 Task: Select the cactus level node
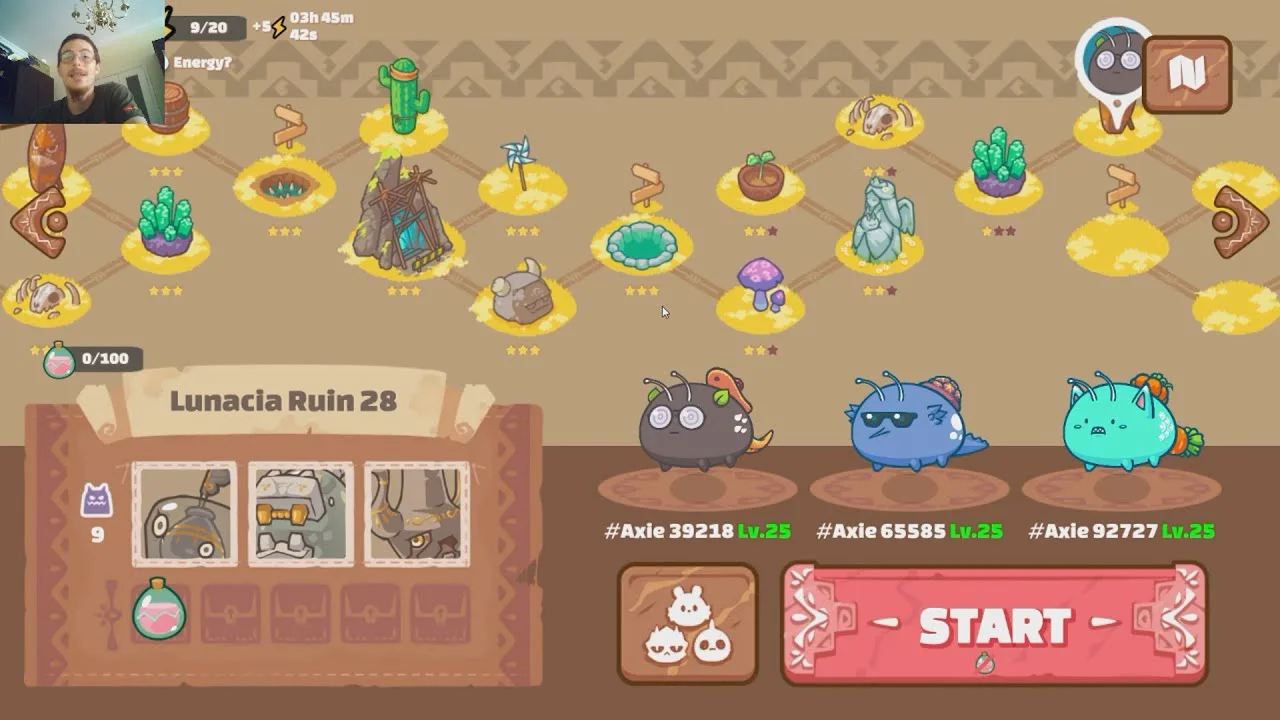404,100
